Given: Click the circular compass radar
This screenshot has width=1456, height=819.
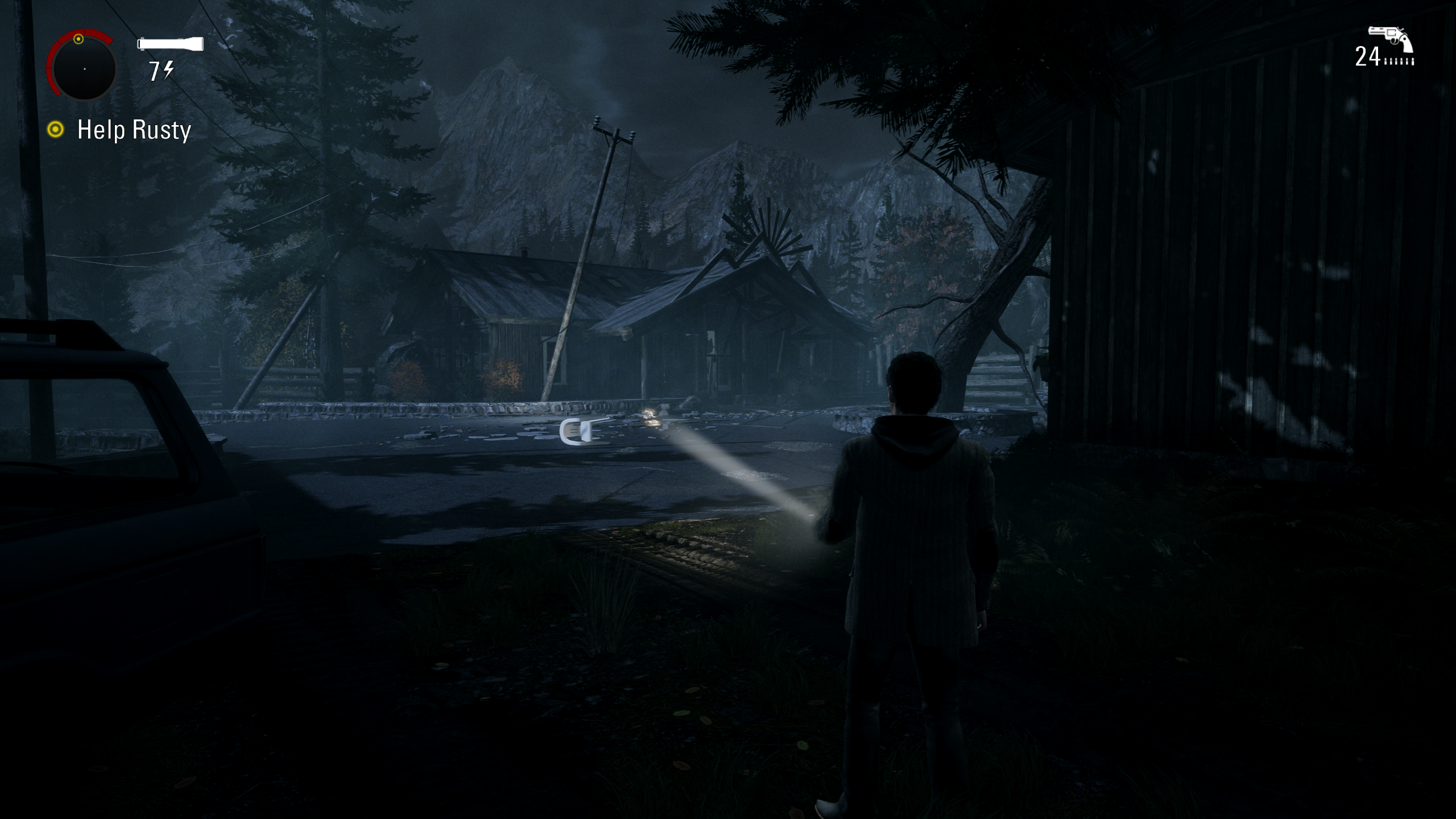Looking at the screenshot, I should point(84,68).
